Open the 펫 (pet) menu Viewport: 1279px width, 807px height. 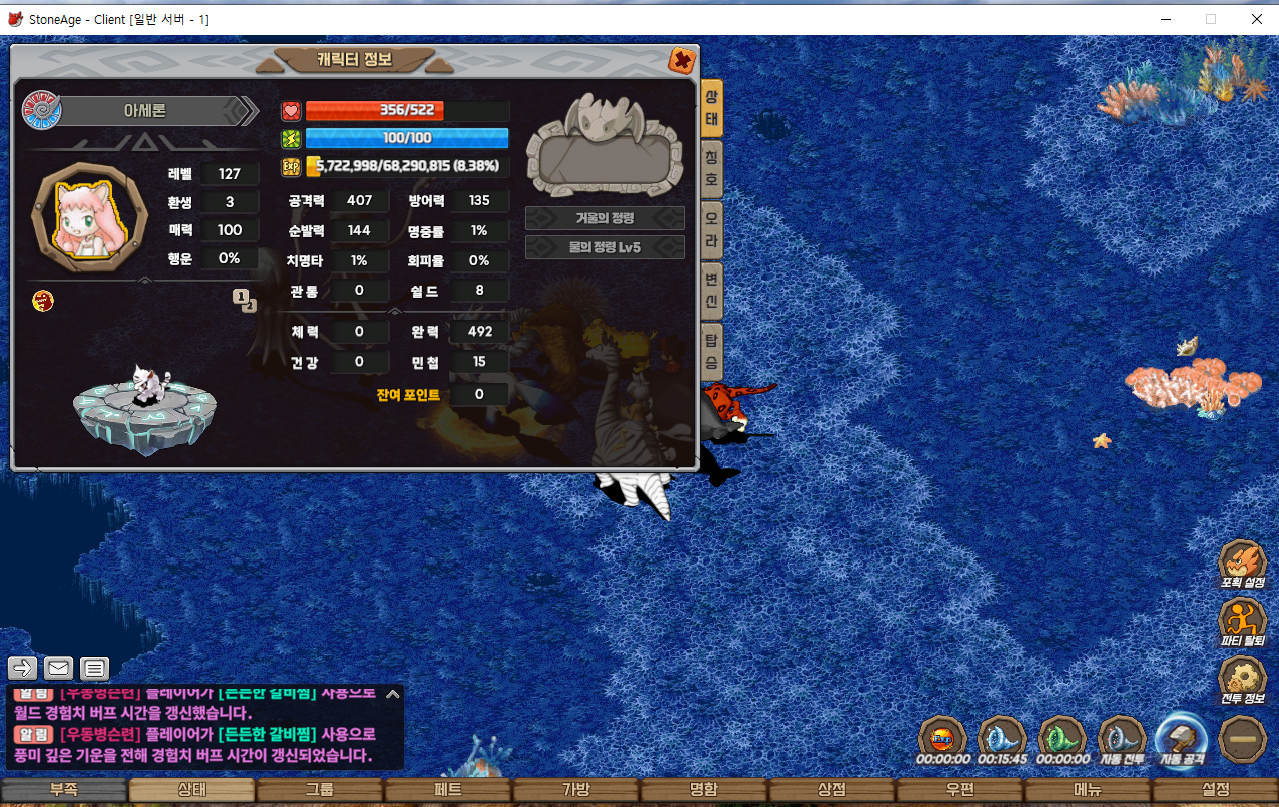447,790
